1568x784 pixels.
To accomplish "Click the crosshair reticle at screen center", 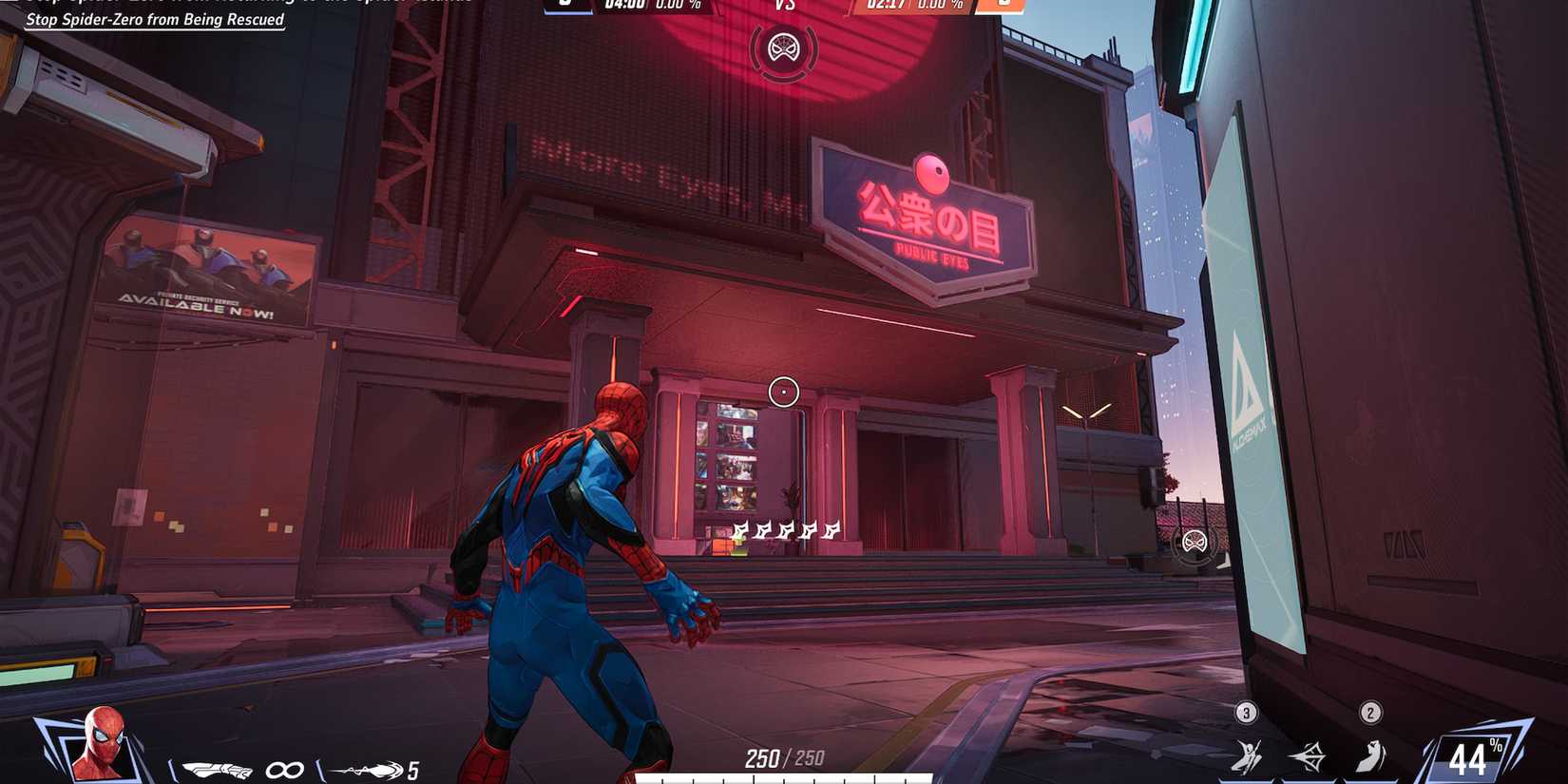I will [x=784, y=390].
